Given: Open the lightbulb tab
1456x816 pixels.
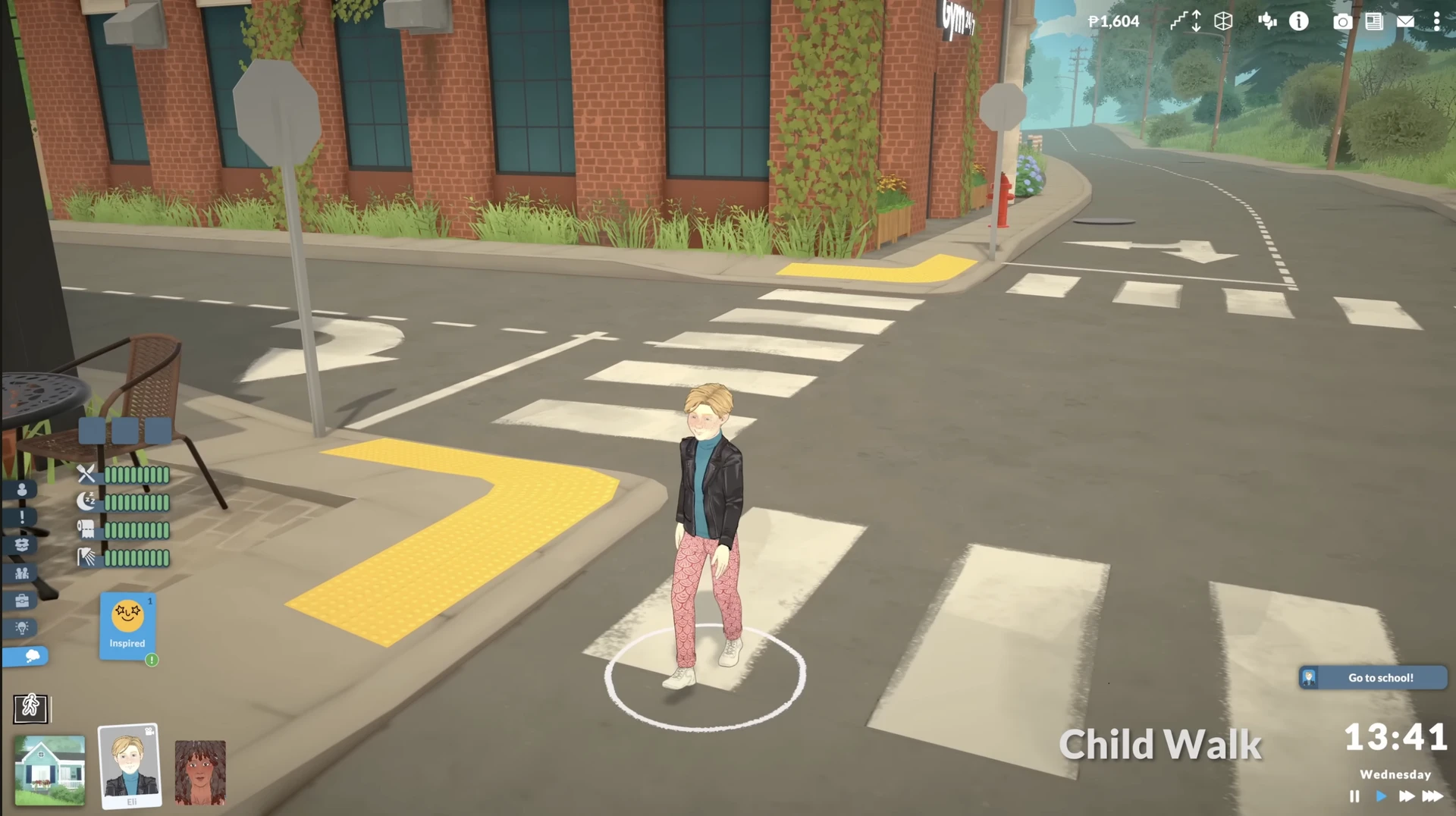Looking at the screenshot, I should (x=22, y=628).
